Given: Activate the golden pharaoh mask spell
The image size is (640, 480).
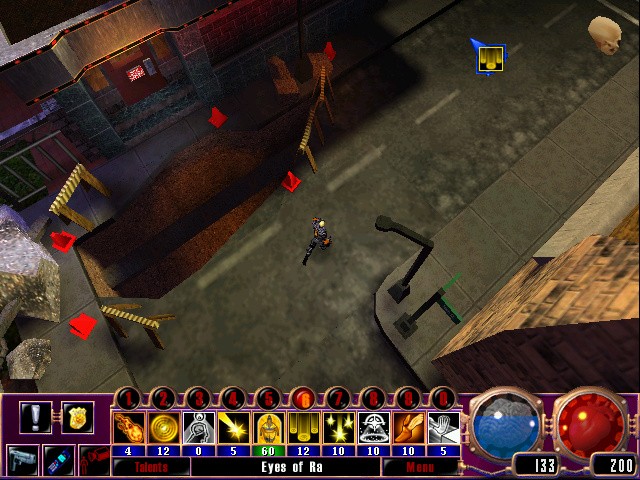Looking at the screenshot, I should coord(268,426).
